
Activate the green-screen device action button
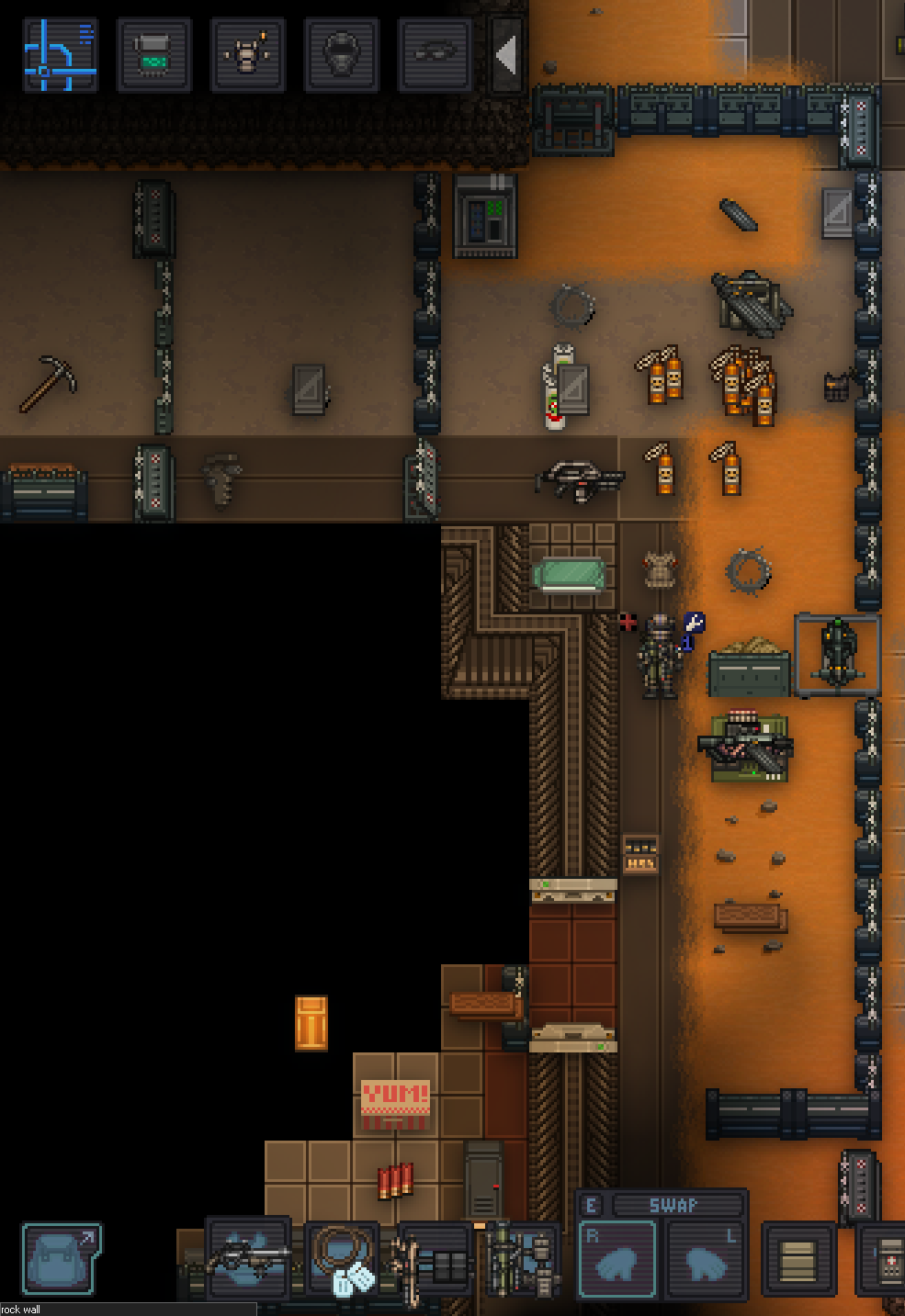[x=154, y=55]
